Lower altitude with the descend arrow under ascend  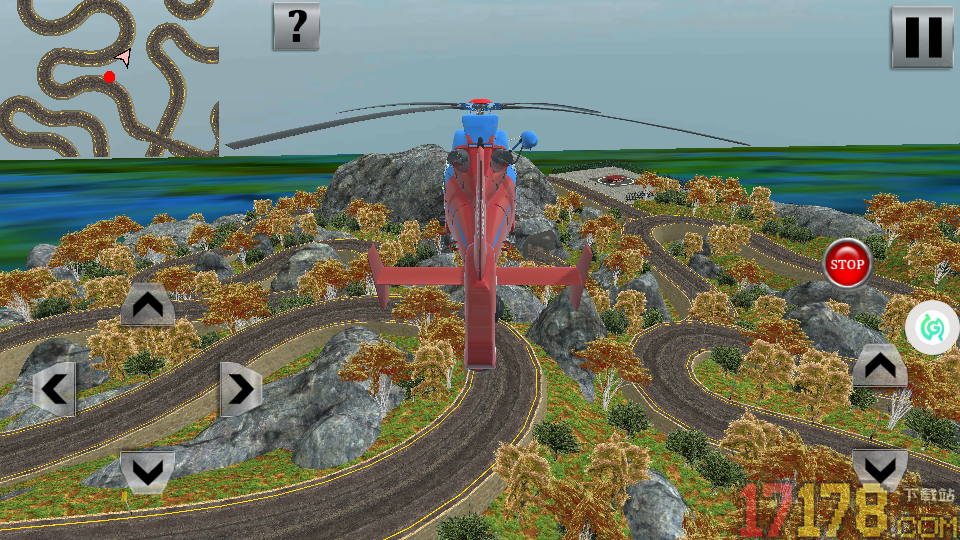880,468
